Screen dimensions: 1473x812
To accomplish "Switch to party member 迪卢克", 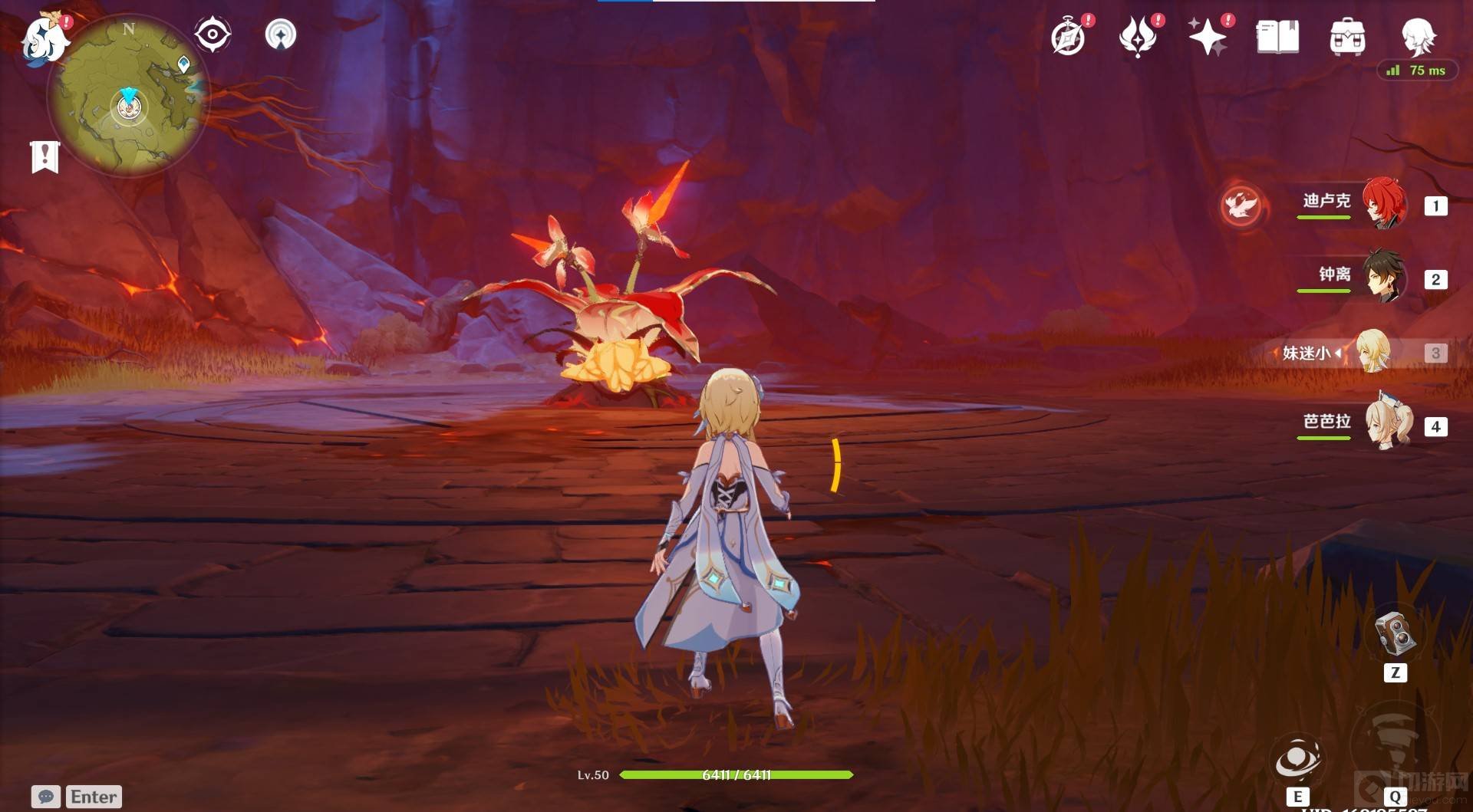I will (1383, 204).
